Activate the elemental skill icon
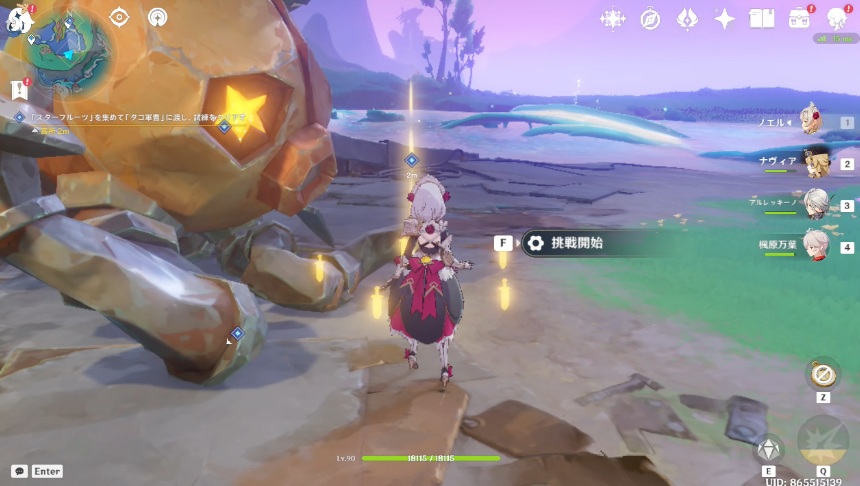 (768, 450)
